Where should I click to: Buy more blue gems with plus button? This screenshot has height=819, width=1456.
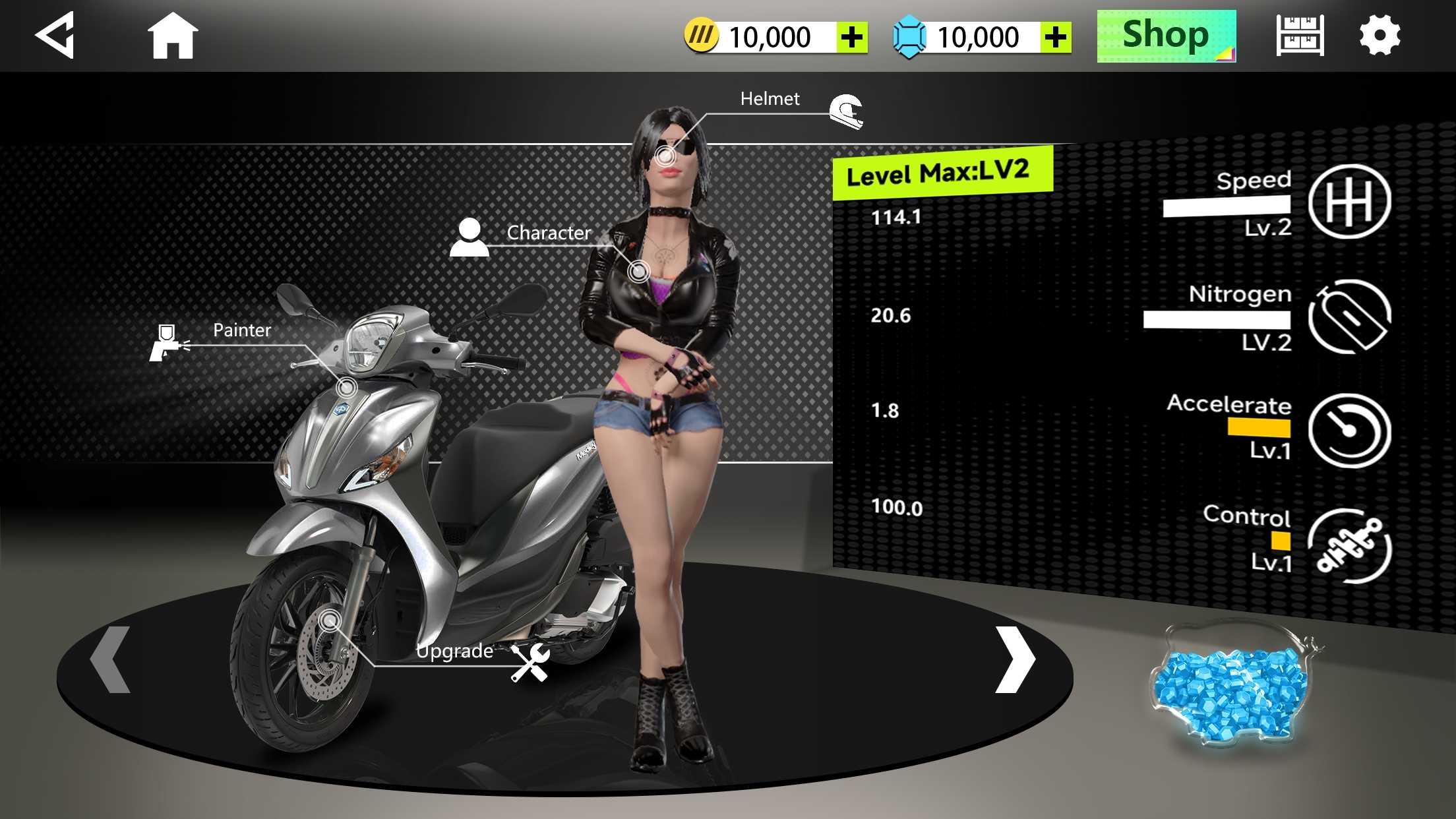(x=1056, y=38)
